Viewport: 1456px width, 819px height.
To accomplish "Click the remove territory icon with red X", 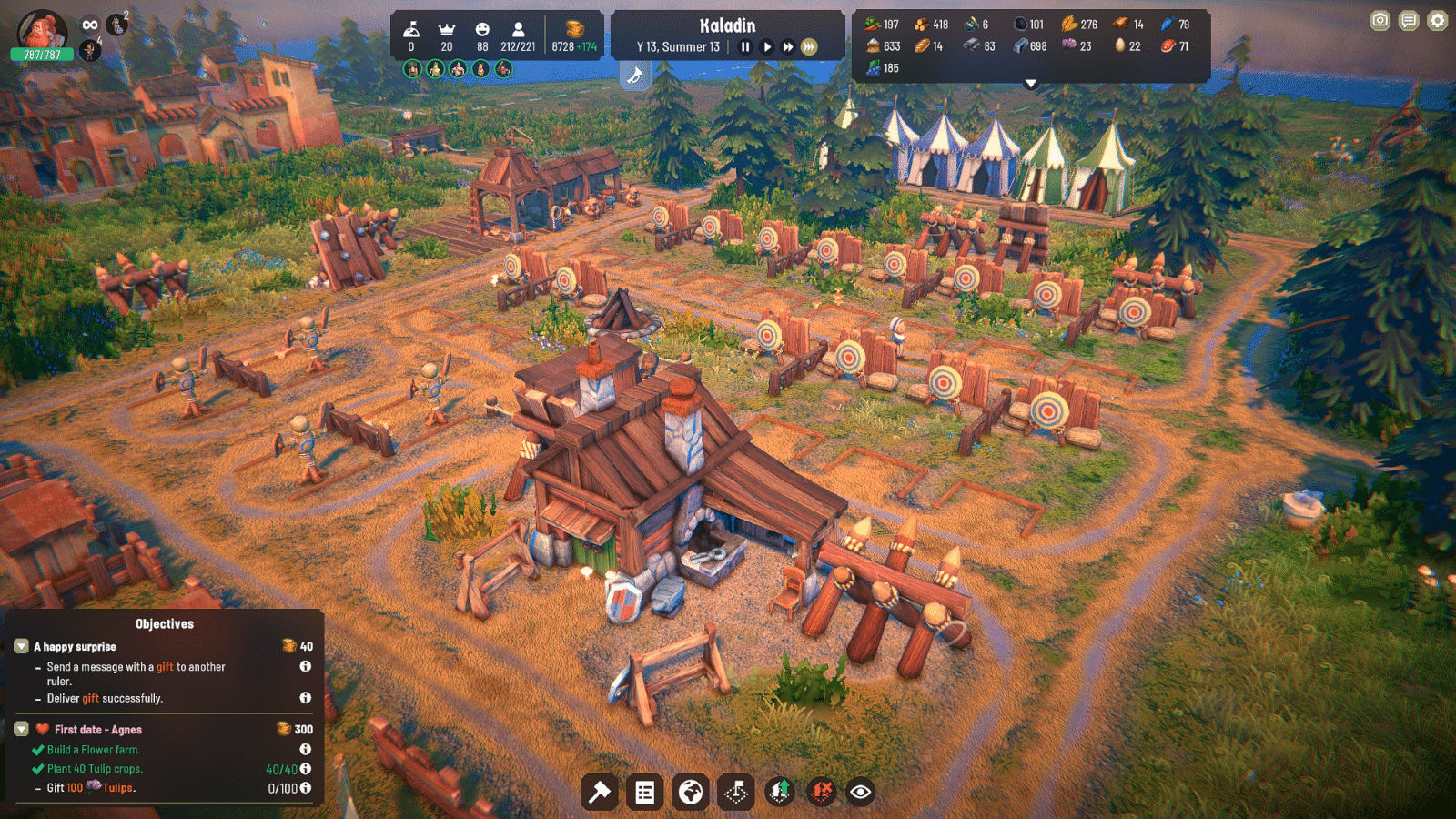I will pyautogui.click(x=821, y=792).
